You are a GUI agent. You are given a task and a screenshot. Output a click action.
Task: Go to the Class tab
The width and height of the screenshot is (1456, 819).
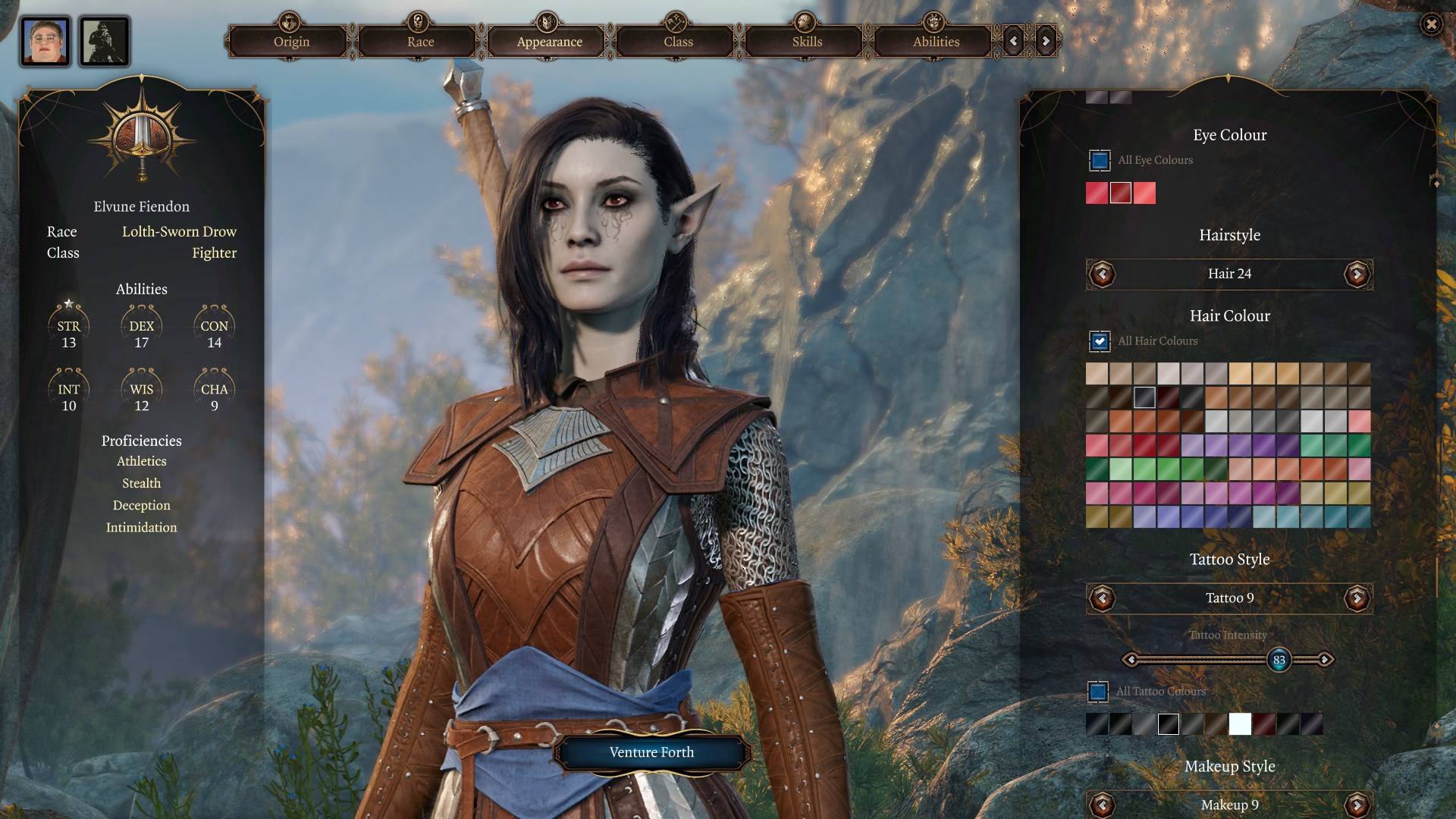click(x=678, y=42)
